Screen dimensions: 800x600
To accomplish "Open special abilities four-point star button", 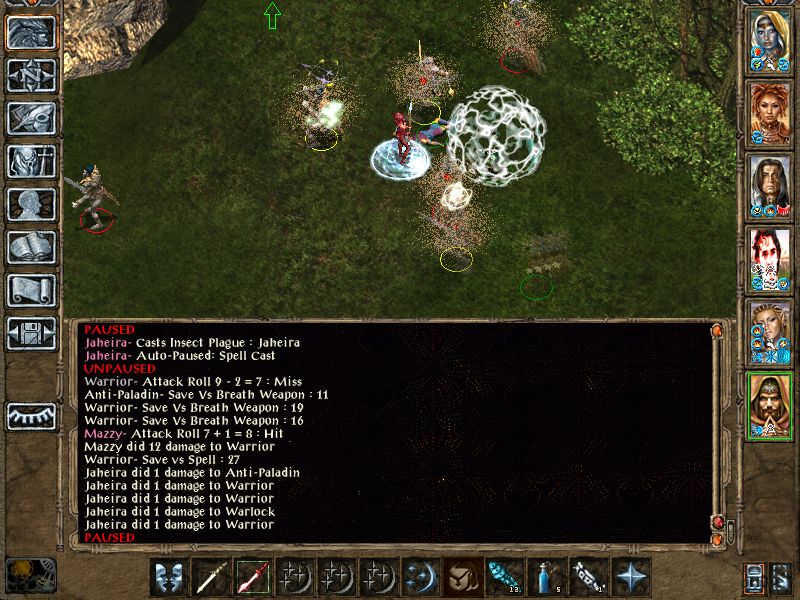I will click(x=630, y=577).
